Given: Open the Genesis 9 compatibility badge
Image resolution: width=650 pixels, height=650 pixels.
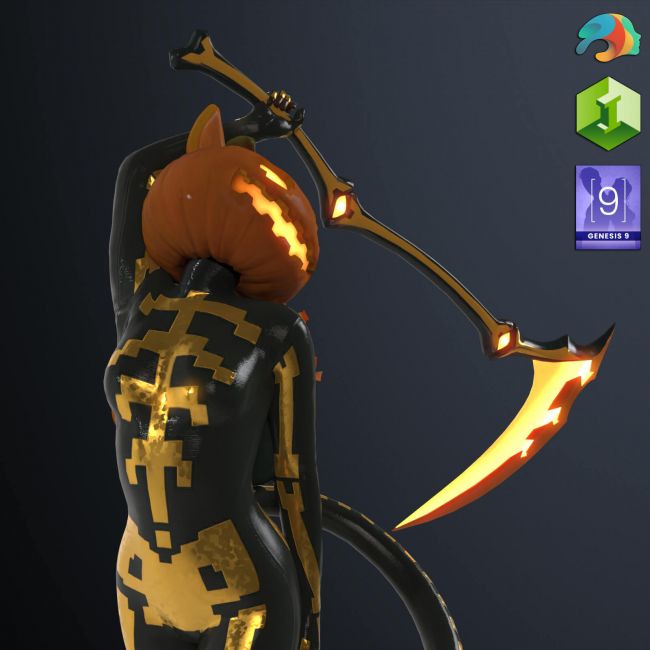Looking at the screenshot, I should coord(607,208).
